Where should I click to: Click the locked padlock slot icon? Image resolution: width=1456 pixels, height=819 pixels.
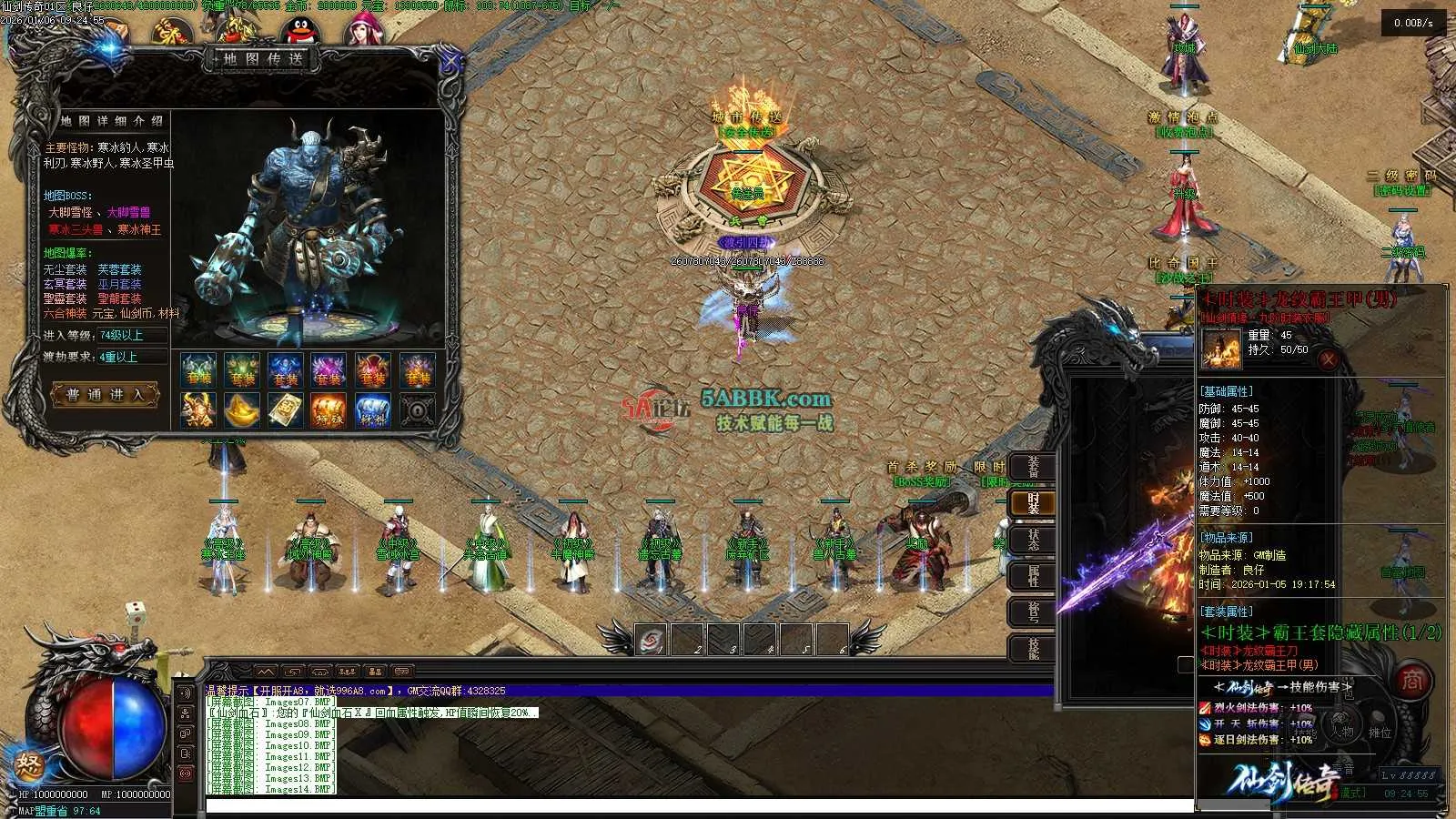coord(417,410)
